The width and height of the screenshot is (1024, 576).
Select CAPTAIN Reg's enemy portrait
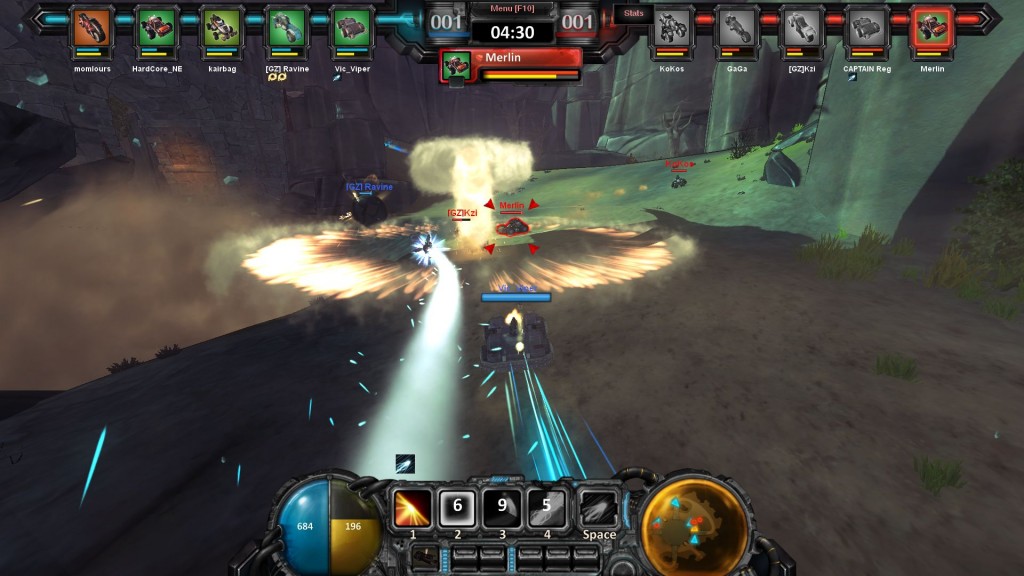[866, 27]
